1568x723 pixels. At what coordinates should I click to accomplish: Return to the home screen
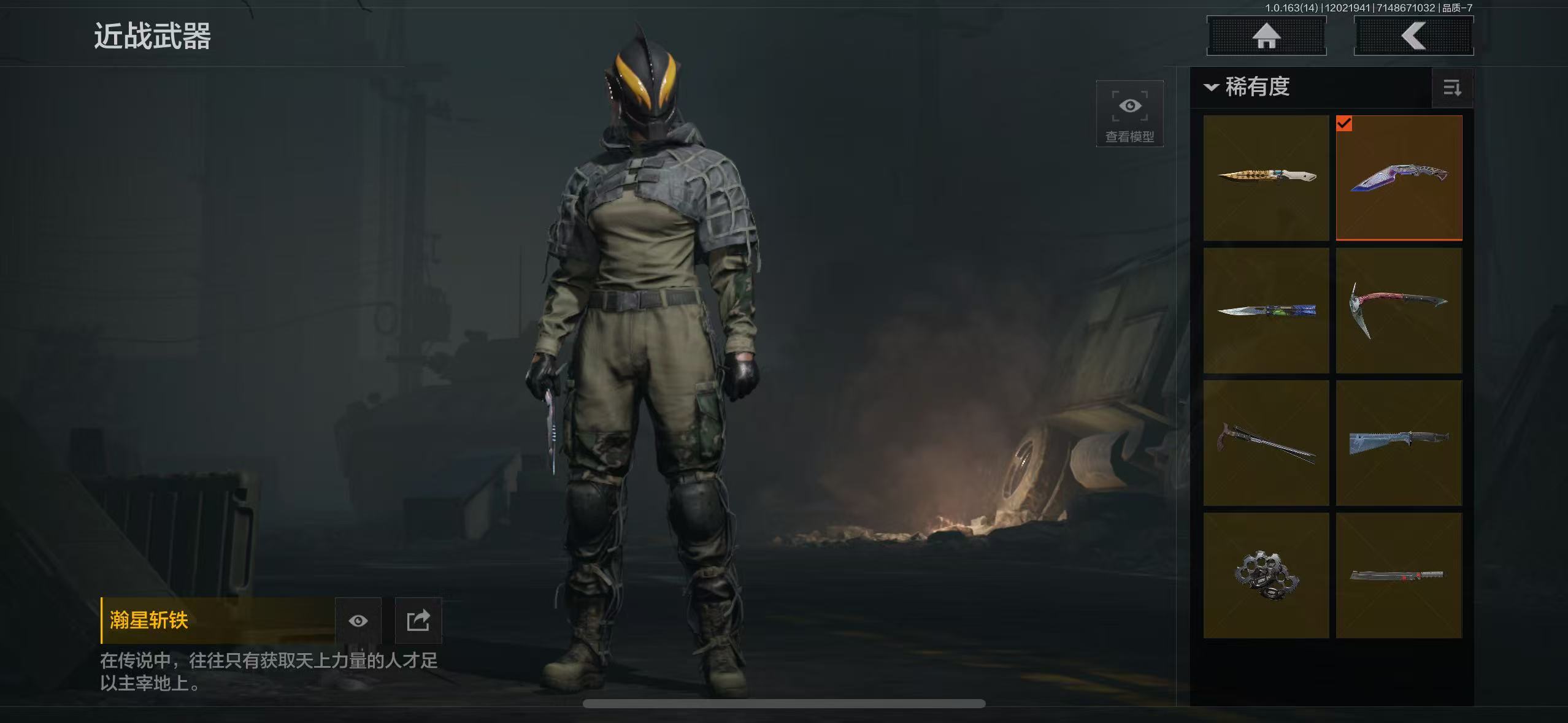pyautogui.click(x=1266, y=36)
